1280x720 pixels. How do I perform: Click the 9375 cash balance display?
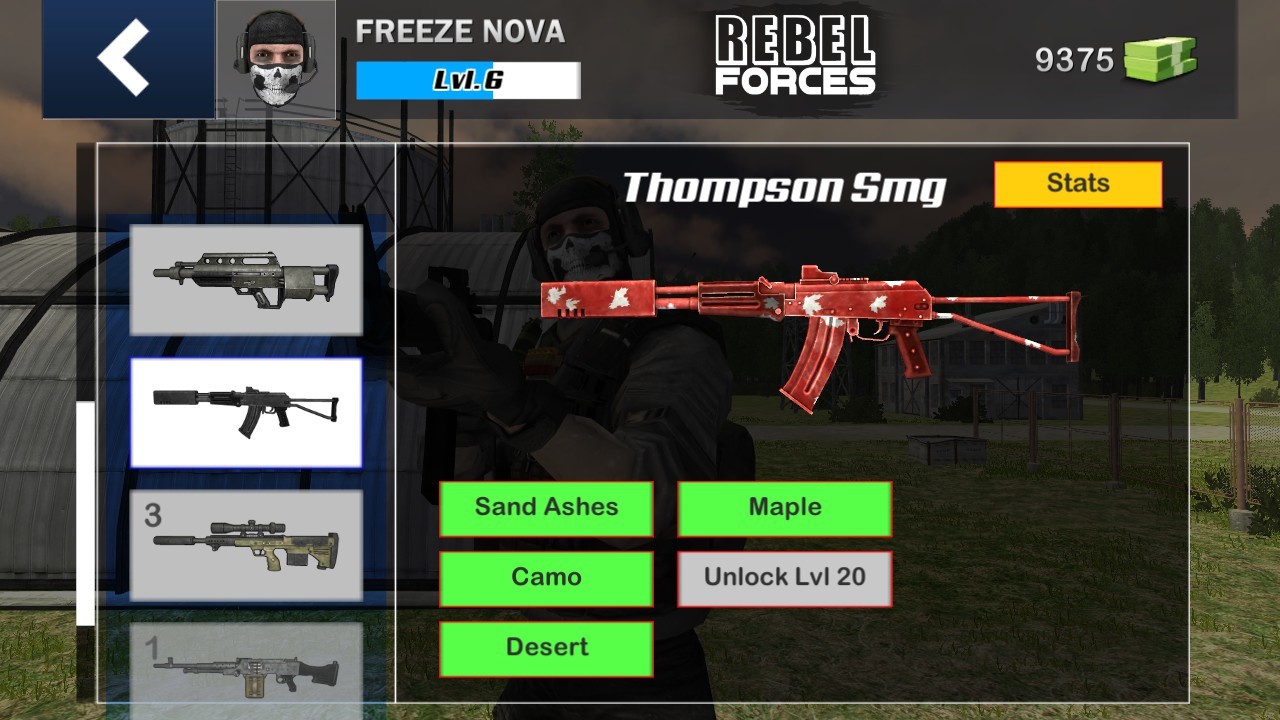pos(1074,60)
